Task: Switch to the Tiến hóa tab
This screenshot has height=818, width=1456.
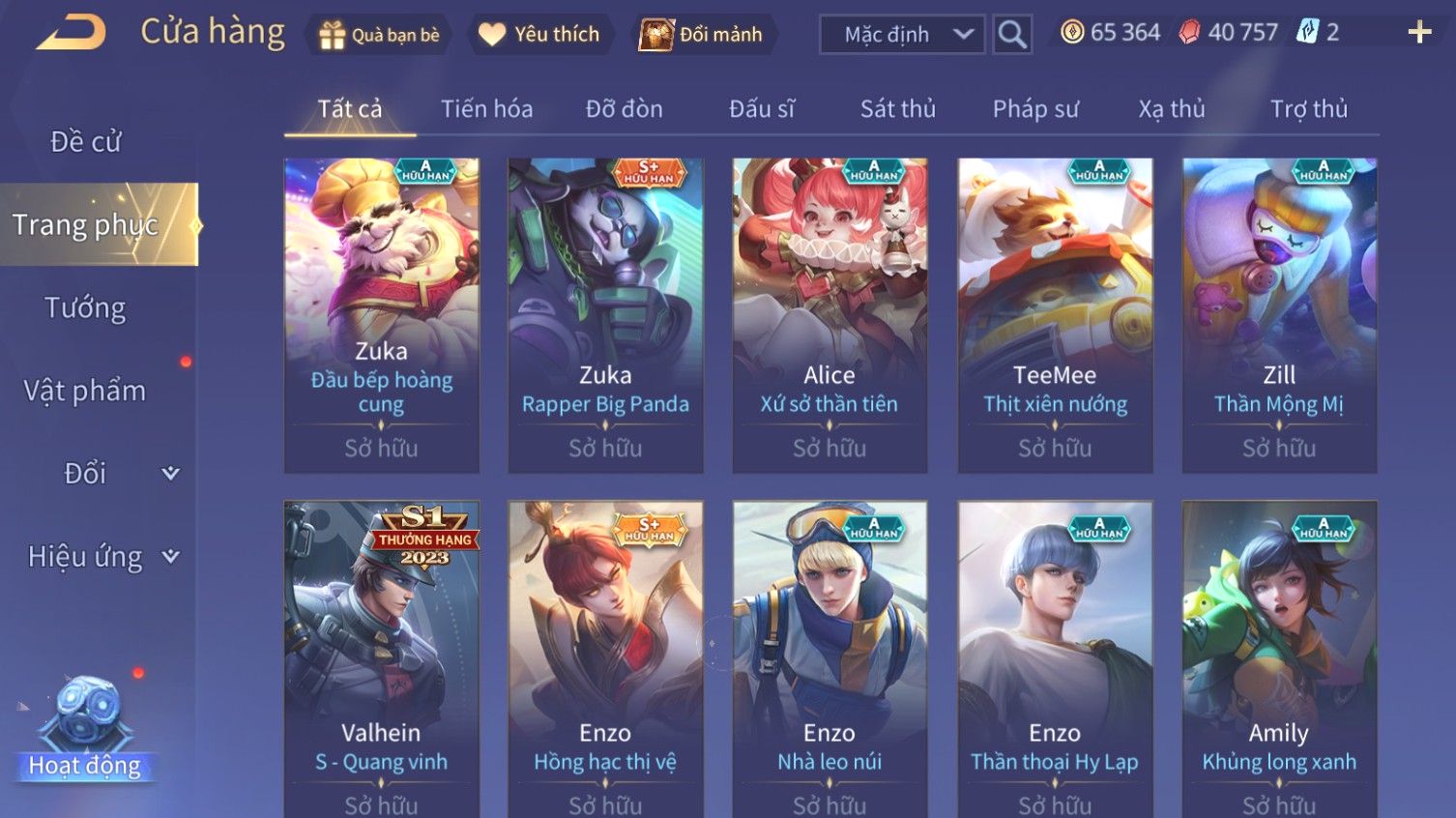Action: (x=486, y=109)
